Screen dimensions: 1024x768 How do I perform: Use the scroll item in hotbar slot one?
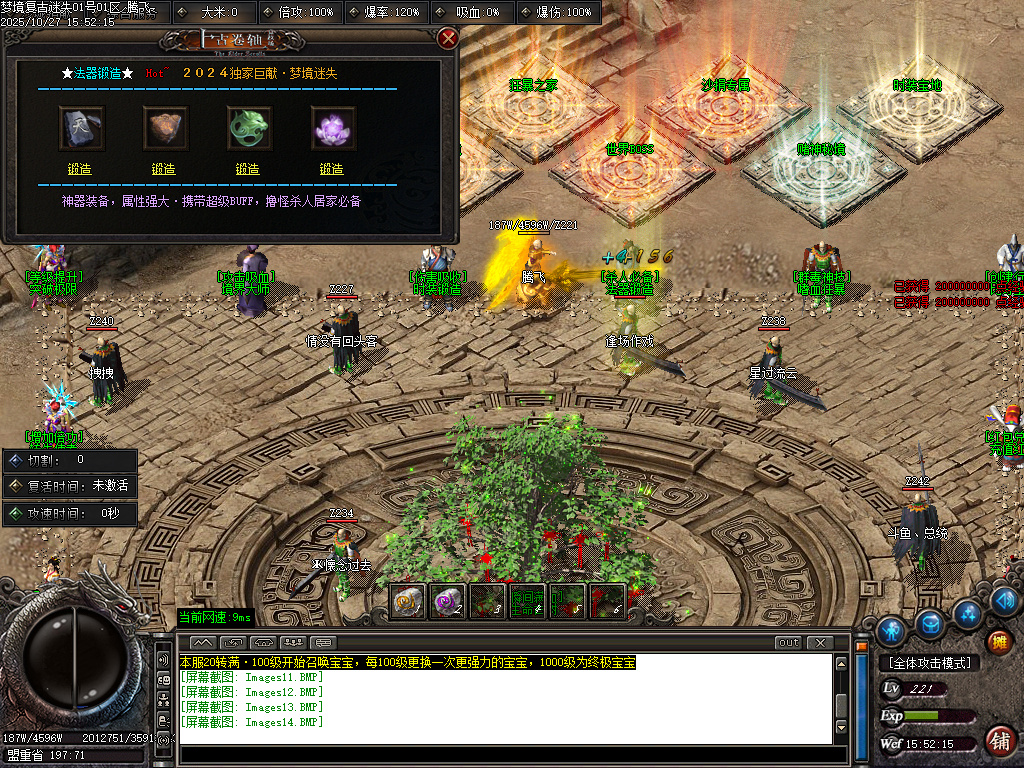tap(407, 602)
